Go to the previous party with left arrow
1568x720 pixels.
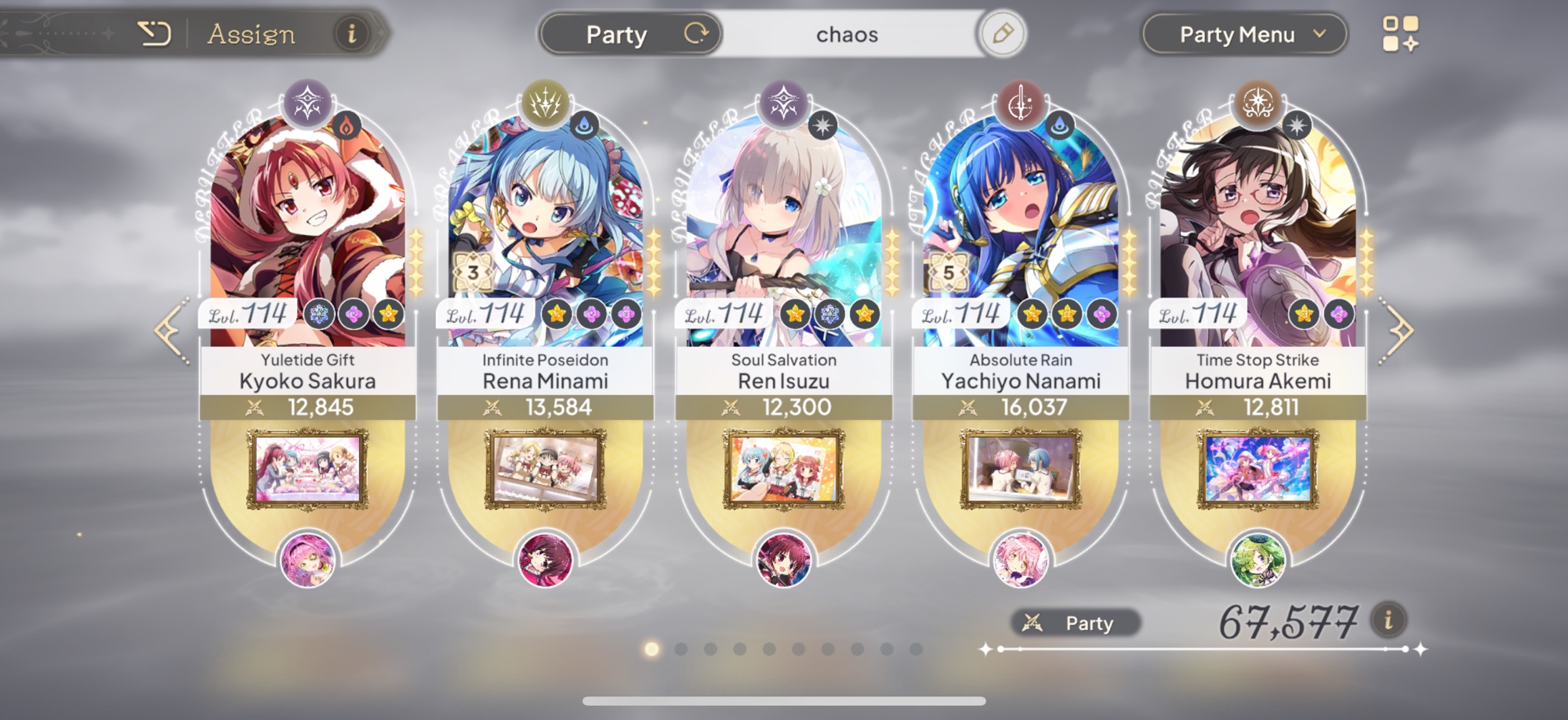click(x=171, y=331)
